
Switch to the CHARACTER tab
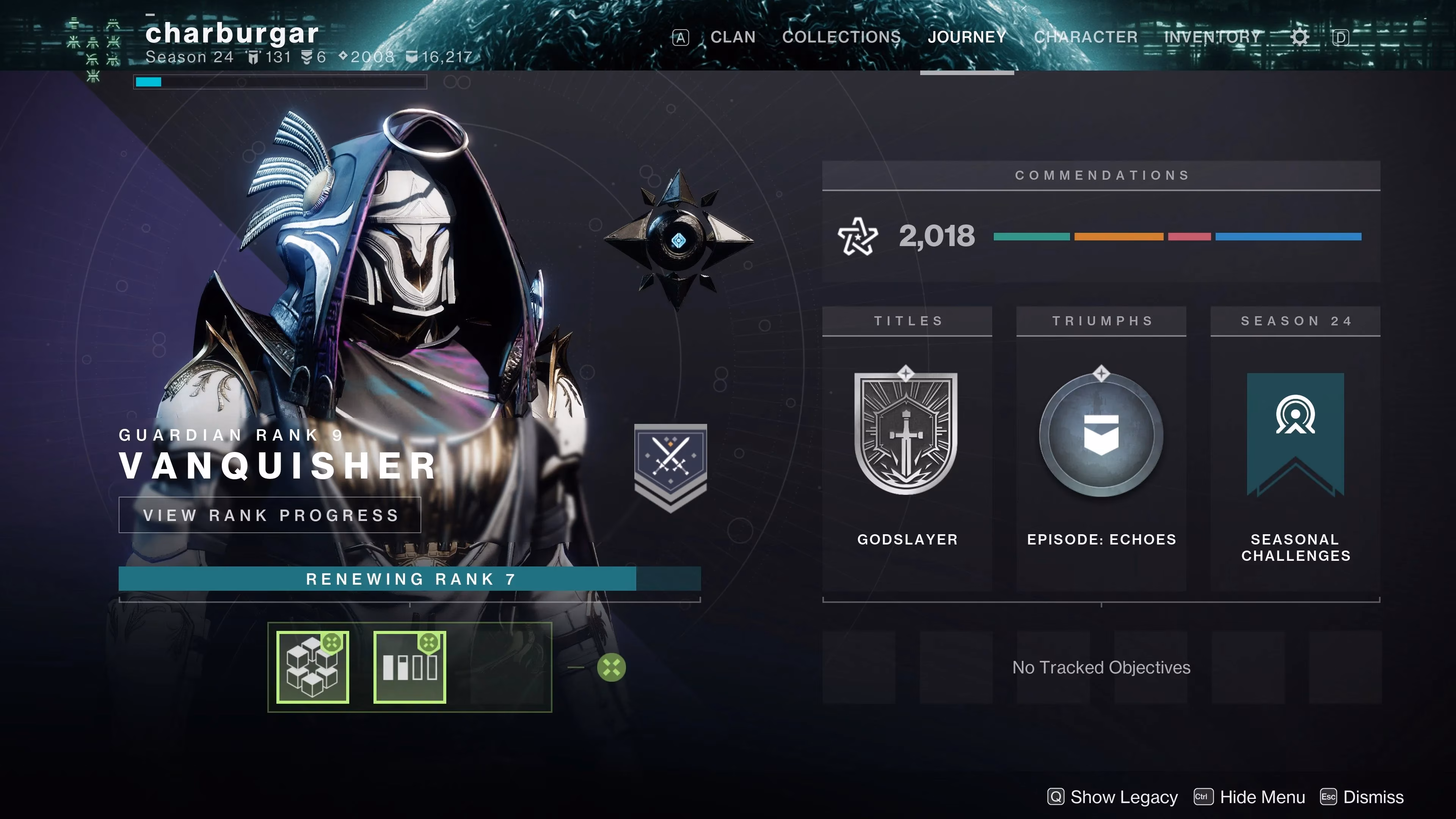click(x=1086, y=37)
